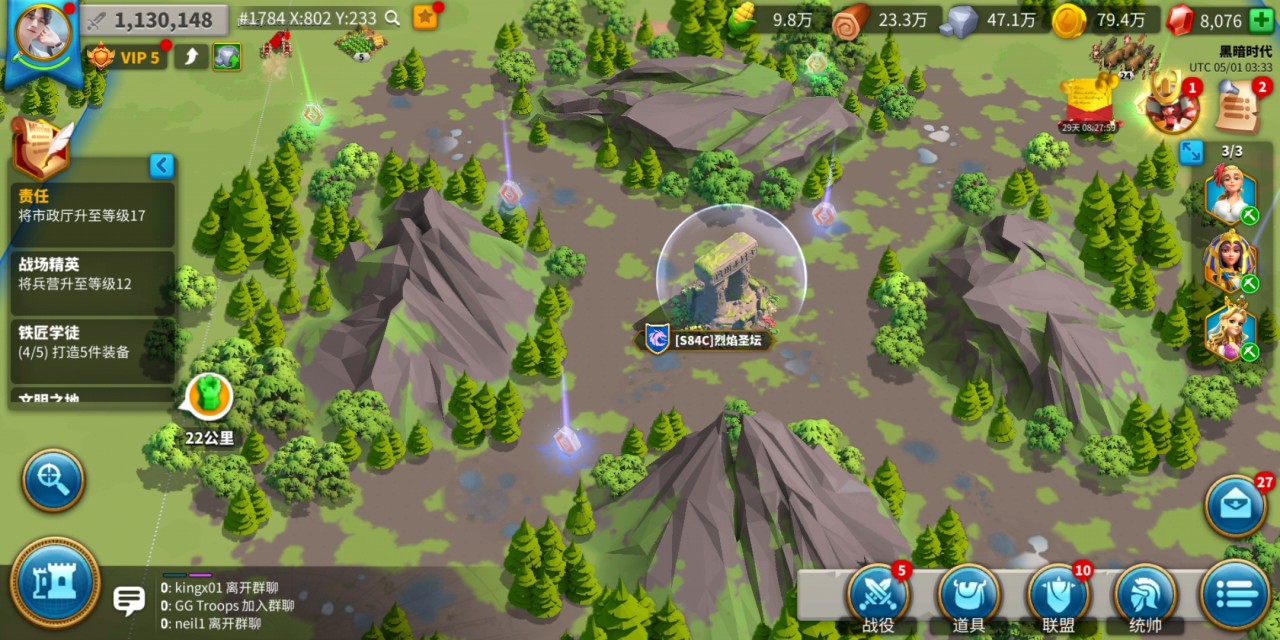Return to city with castle button
The width and height of the screenshot is (1280, 640).
(55, 583)
